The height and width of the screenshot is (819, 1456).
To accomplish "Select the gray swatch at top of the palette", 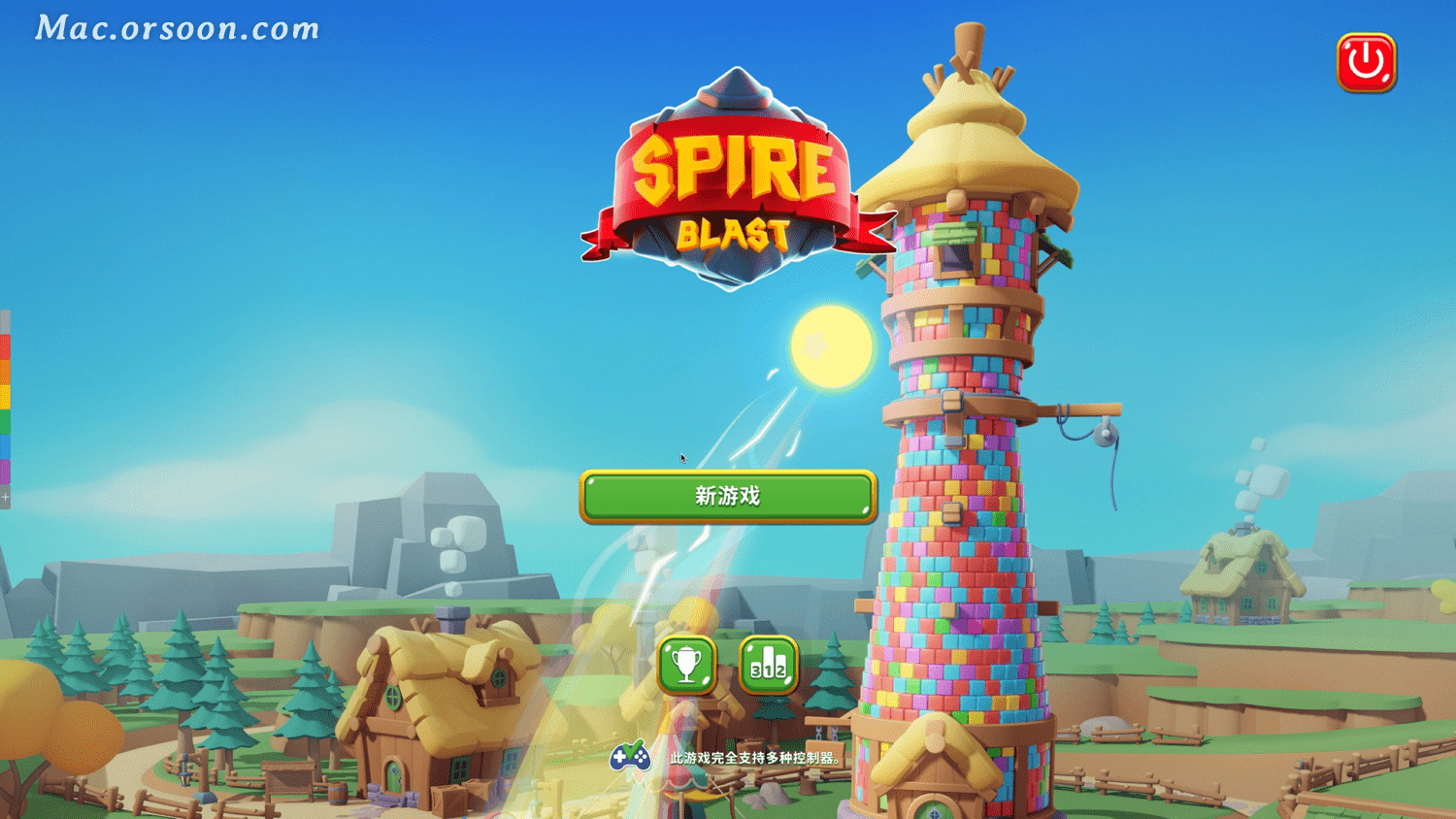I will 5,322.
